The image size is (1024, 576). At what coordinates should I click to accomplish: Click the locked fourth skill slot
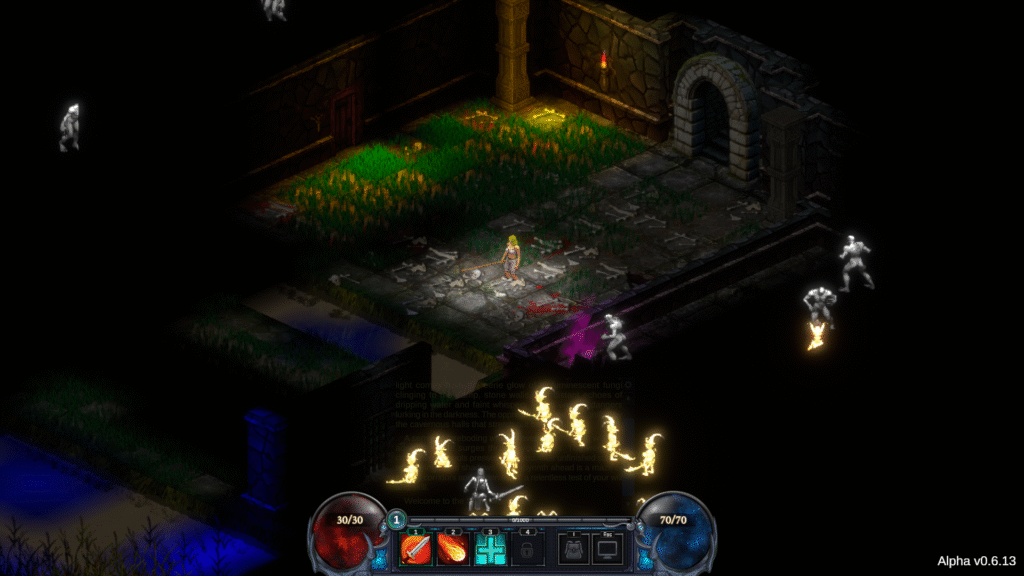(527, 549)
